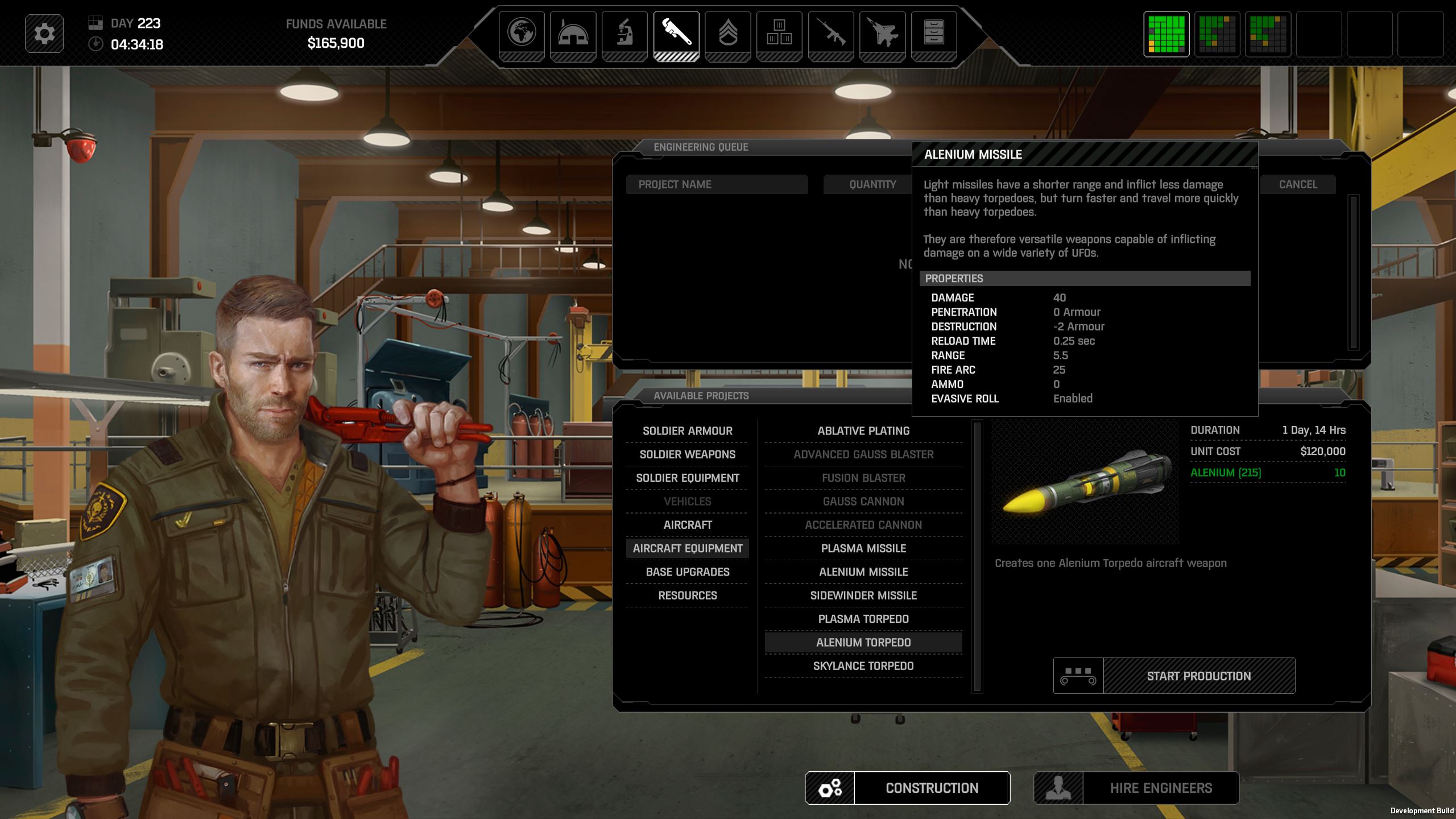Choose the Soldier Weapons category

(687, 454)
